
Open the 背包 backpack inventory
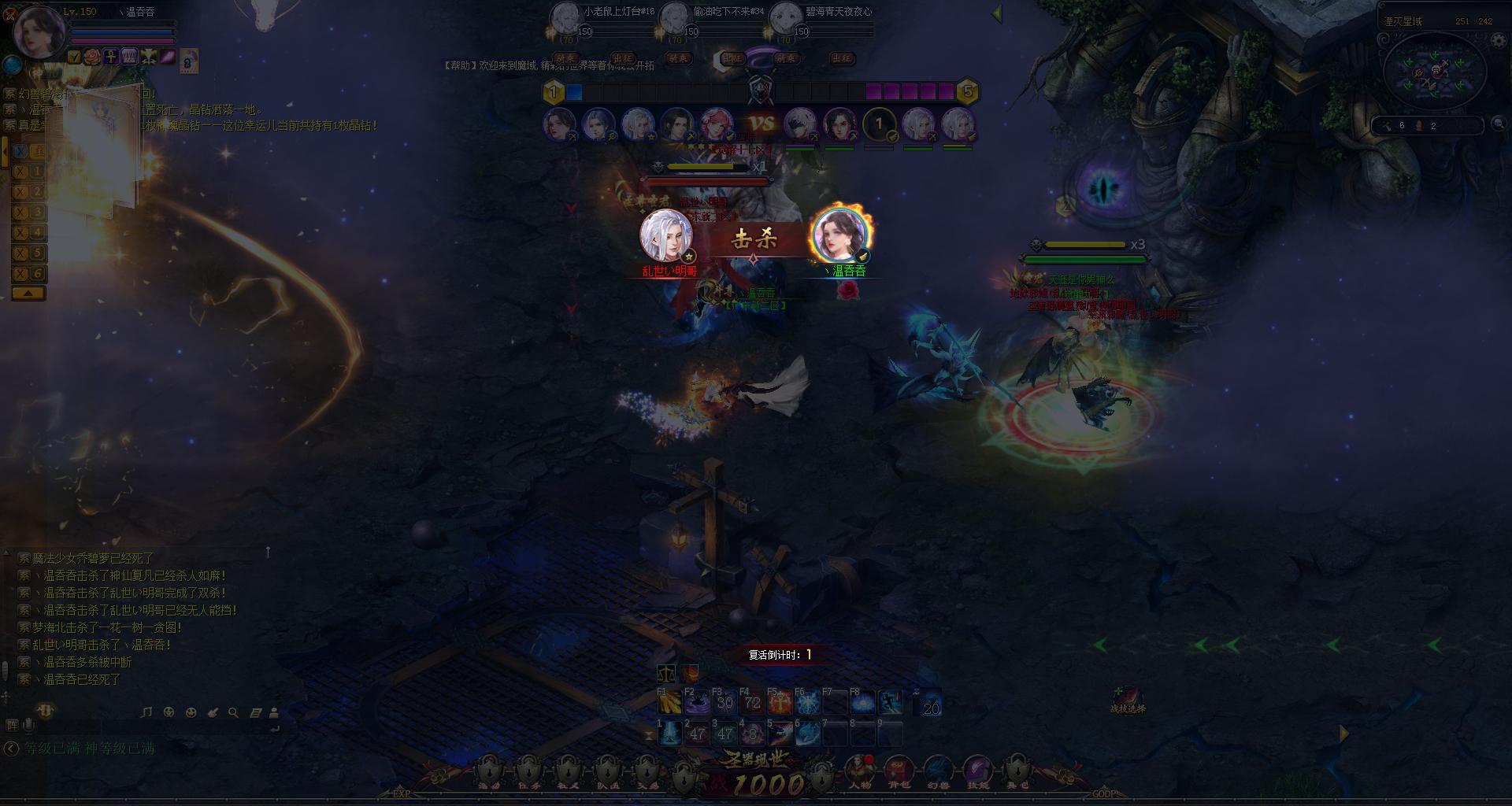tap(898, 770)
